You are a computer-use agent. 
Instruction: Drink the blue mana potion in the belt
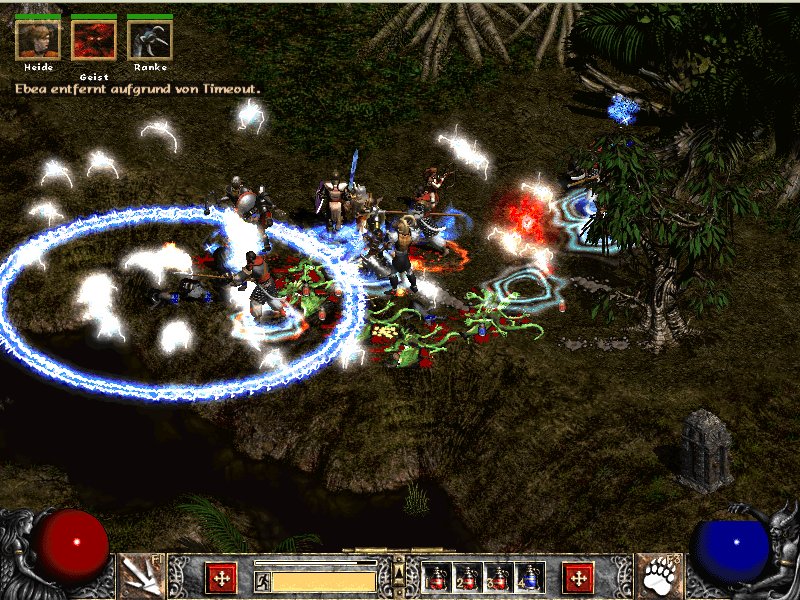pos(530,577)
